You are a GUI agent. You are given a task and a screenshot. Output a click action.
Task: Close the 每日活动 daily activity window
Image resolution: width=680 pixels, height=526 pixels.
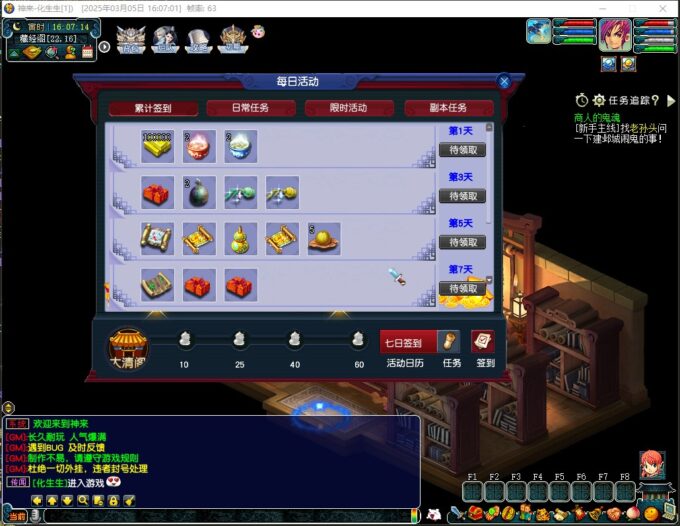pyautogui.click(x=504, y=82)
